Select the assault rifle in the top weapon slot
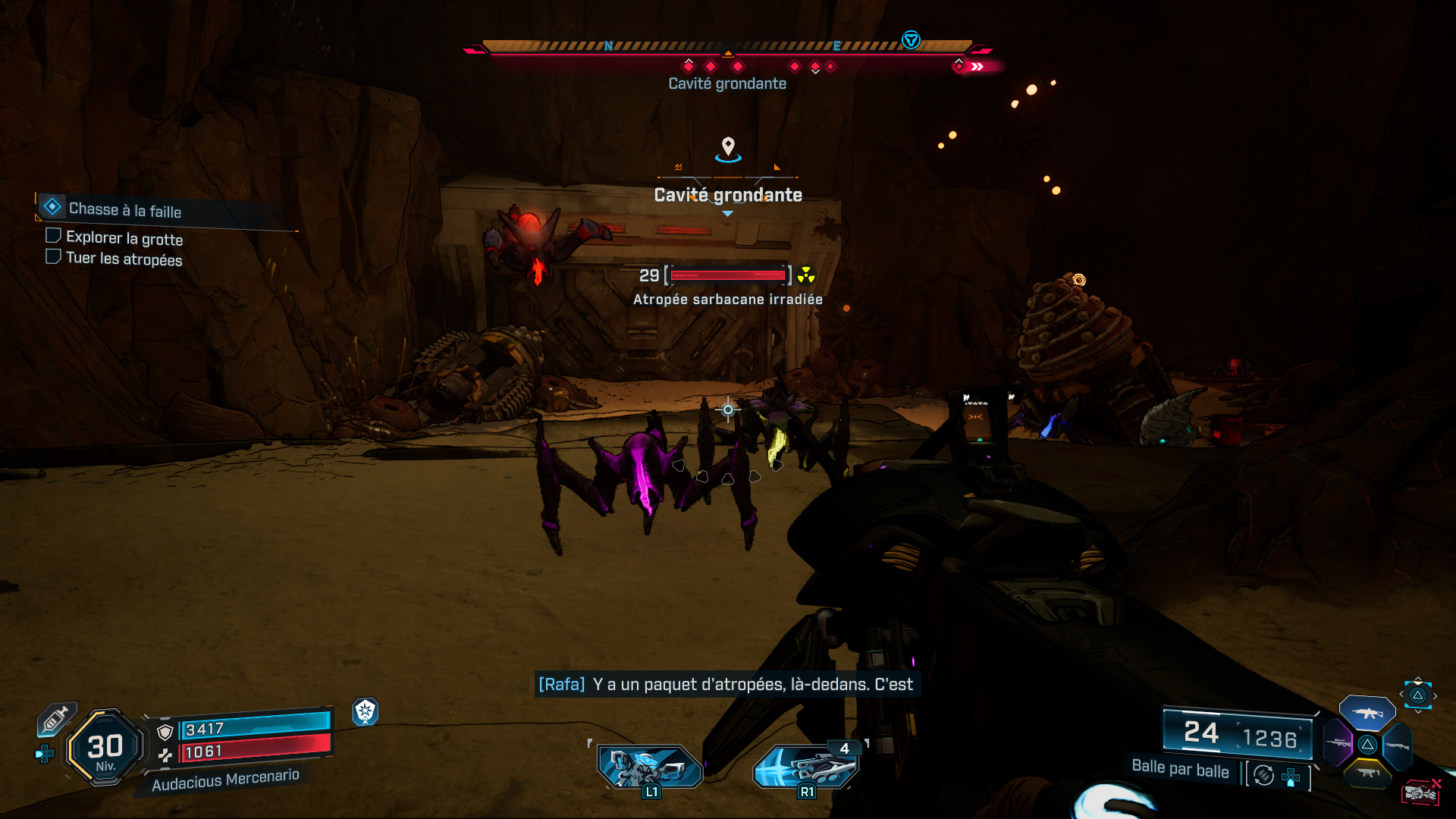The width and height of the screenshot is (1456, 819). pyautogui.click(x=1367, y=713)
